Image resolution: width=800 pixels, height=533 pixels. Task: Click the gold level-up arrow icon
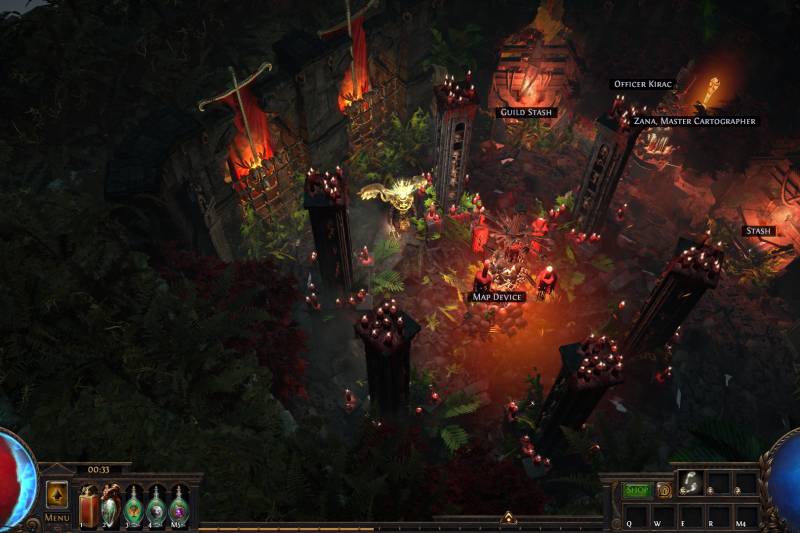pyautogui.click(x=57, y=495)
